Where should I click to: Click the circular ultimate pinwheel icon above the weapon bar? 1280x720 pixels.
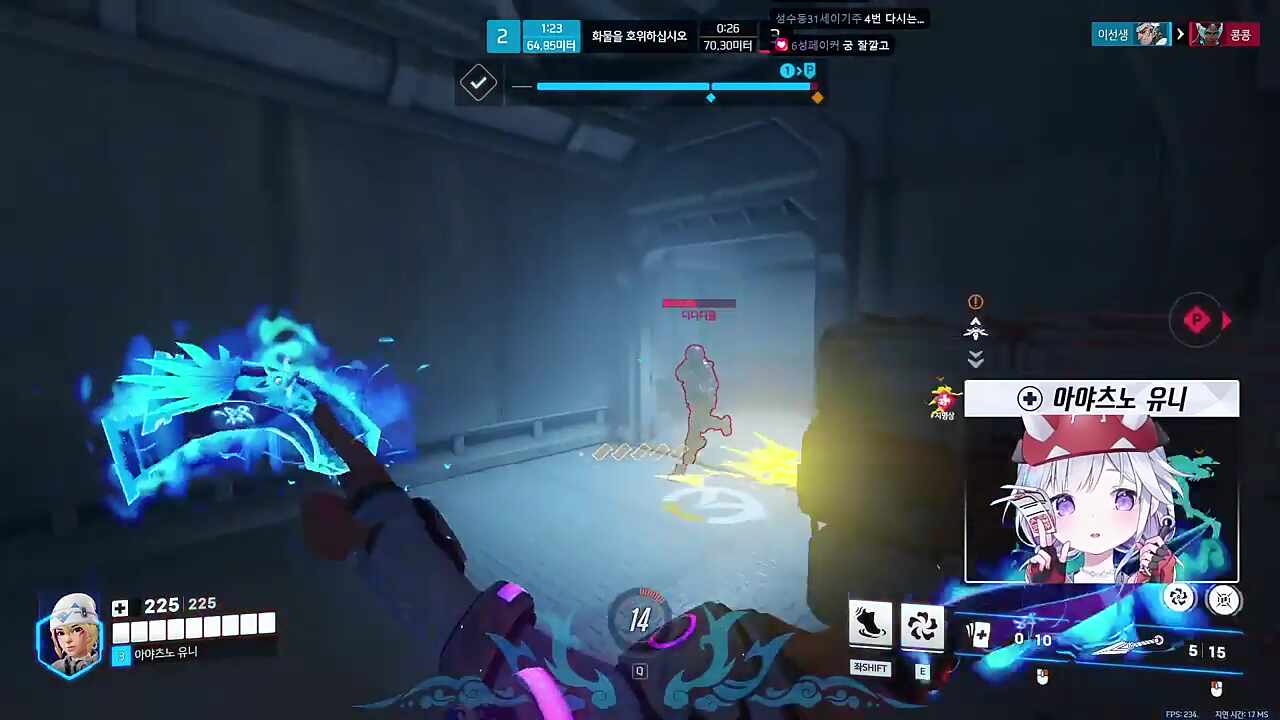pyautogui.click(x=1179, y=598)
